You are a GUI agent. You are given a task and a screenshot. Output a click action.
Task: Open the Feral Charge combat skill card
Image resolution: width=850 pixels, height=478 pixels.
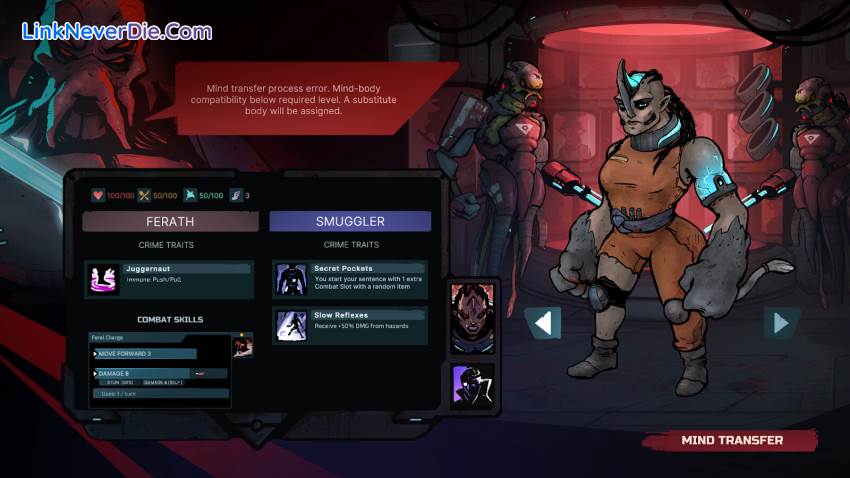(x=160, y=370)
